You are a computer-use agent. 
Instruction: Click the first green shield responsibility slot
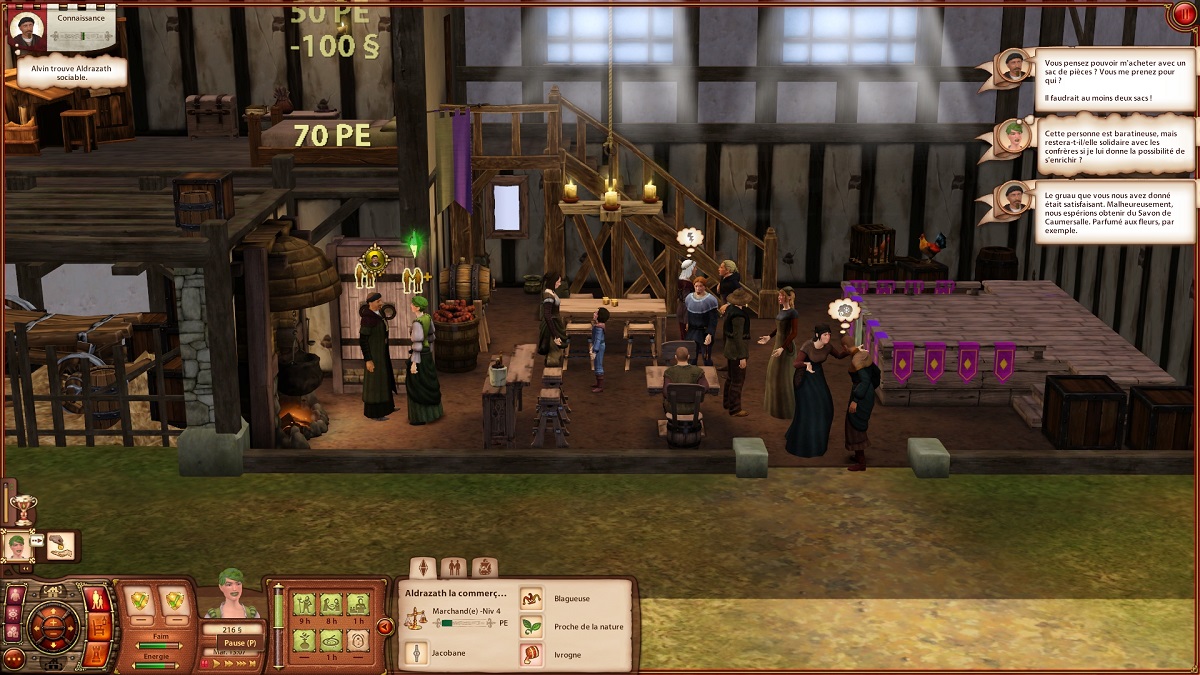pos(142,601)
